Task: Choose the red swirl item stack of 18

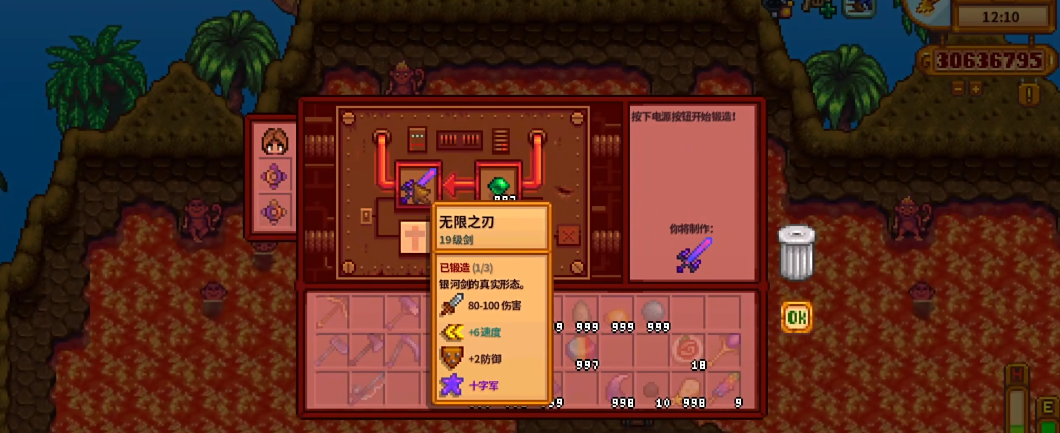Action: click(689, 350)
